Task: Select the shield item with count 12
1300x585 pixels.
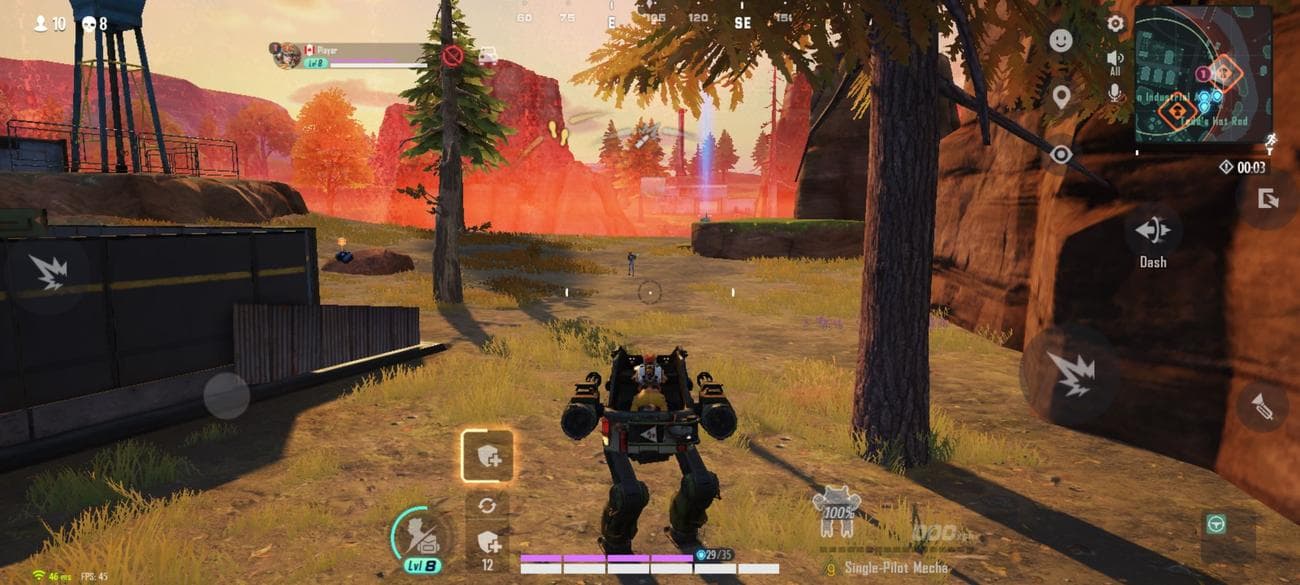Action: click(488, 543)
